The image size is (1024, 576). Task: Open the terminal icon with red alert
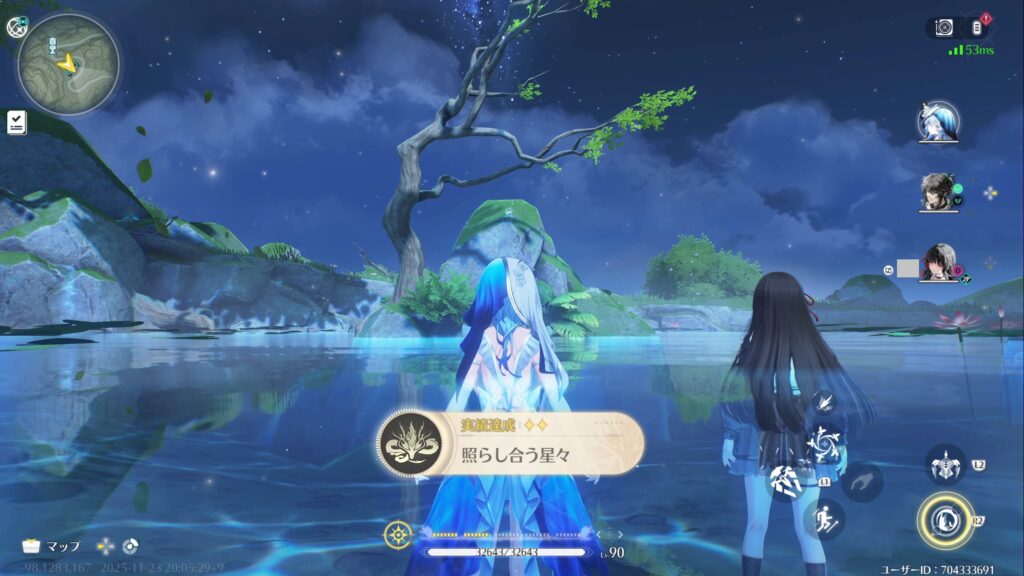tap(977, 28)
